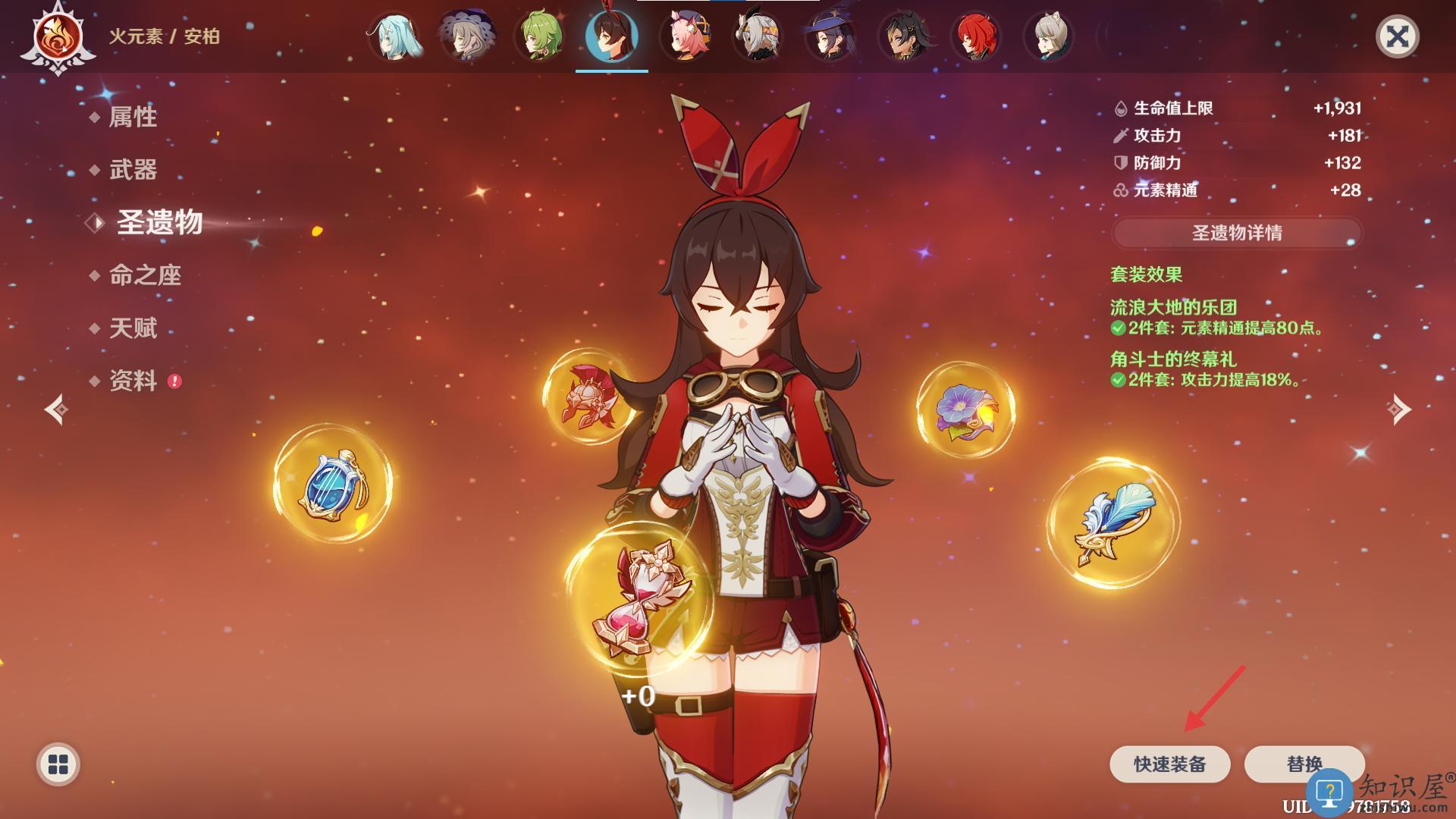Choose the blue feather plume artifact slot
Viewport: 1456px width, 819px height.
pyautogui.click(x=1112, y=523)
